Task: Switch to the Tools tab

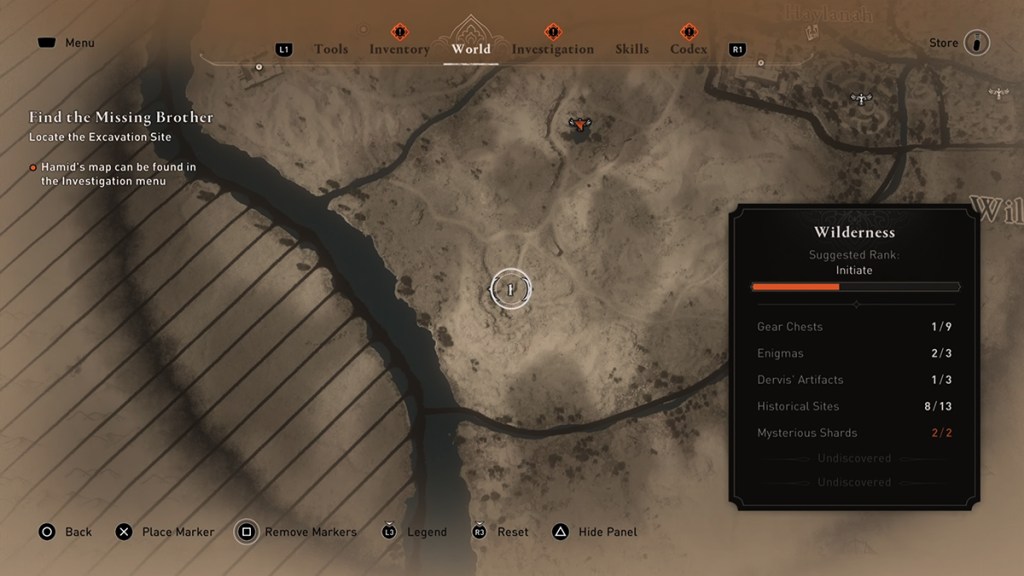Action: [331, 49]
